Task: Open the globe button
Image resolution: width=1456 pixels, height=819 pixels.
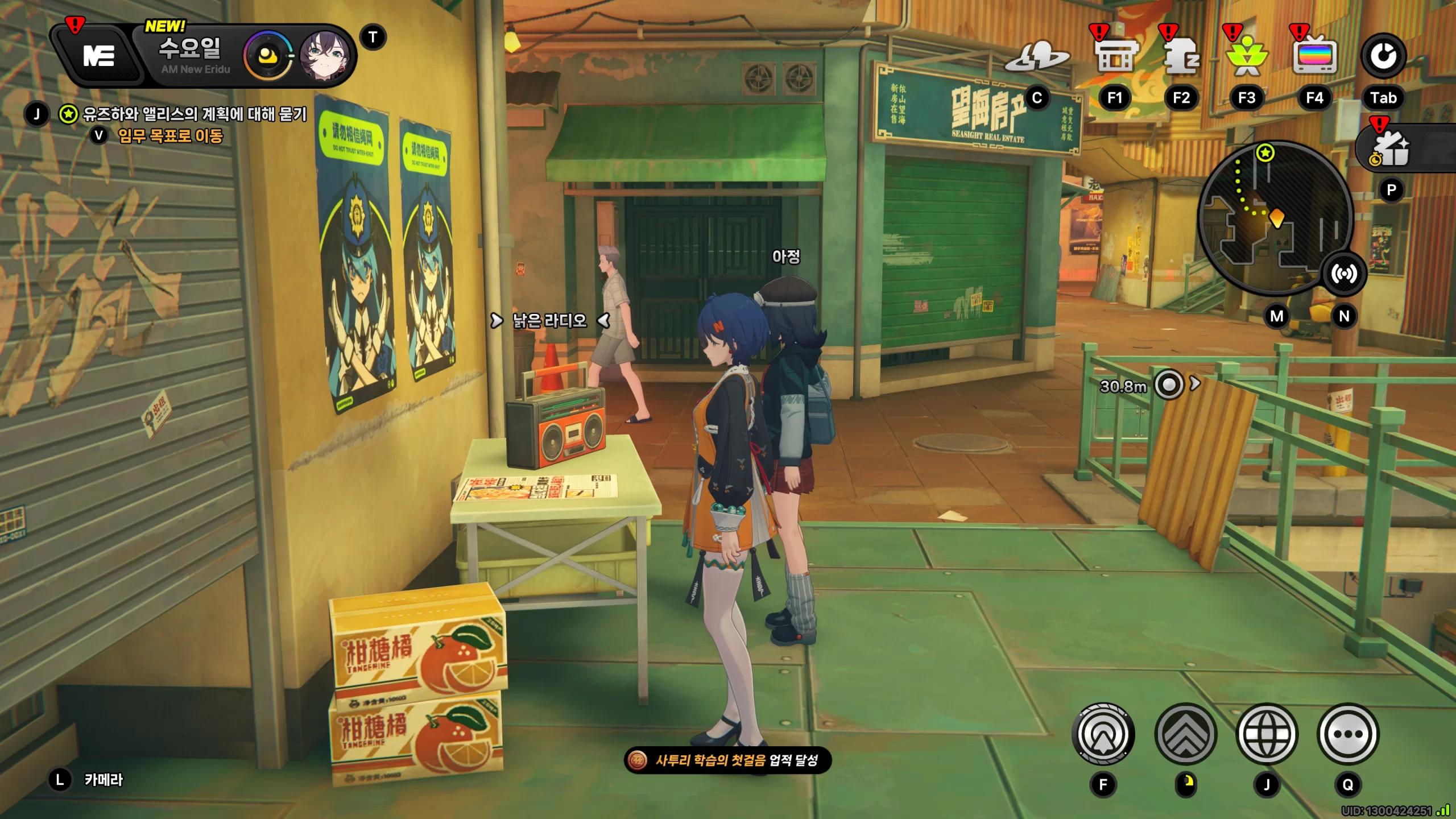Action: [1267, 734]
